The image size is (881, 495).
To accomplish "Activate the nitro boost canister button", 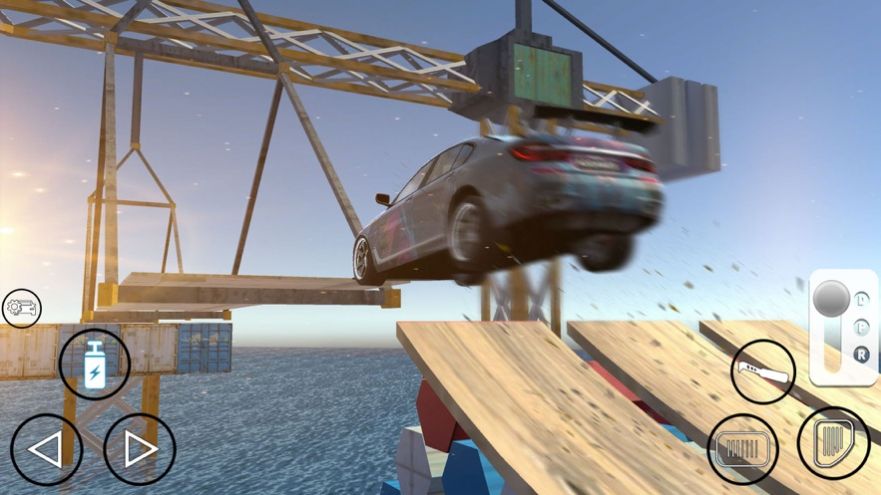I will [x=94, y=365].
